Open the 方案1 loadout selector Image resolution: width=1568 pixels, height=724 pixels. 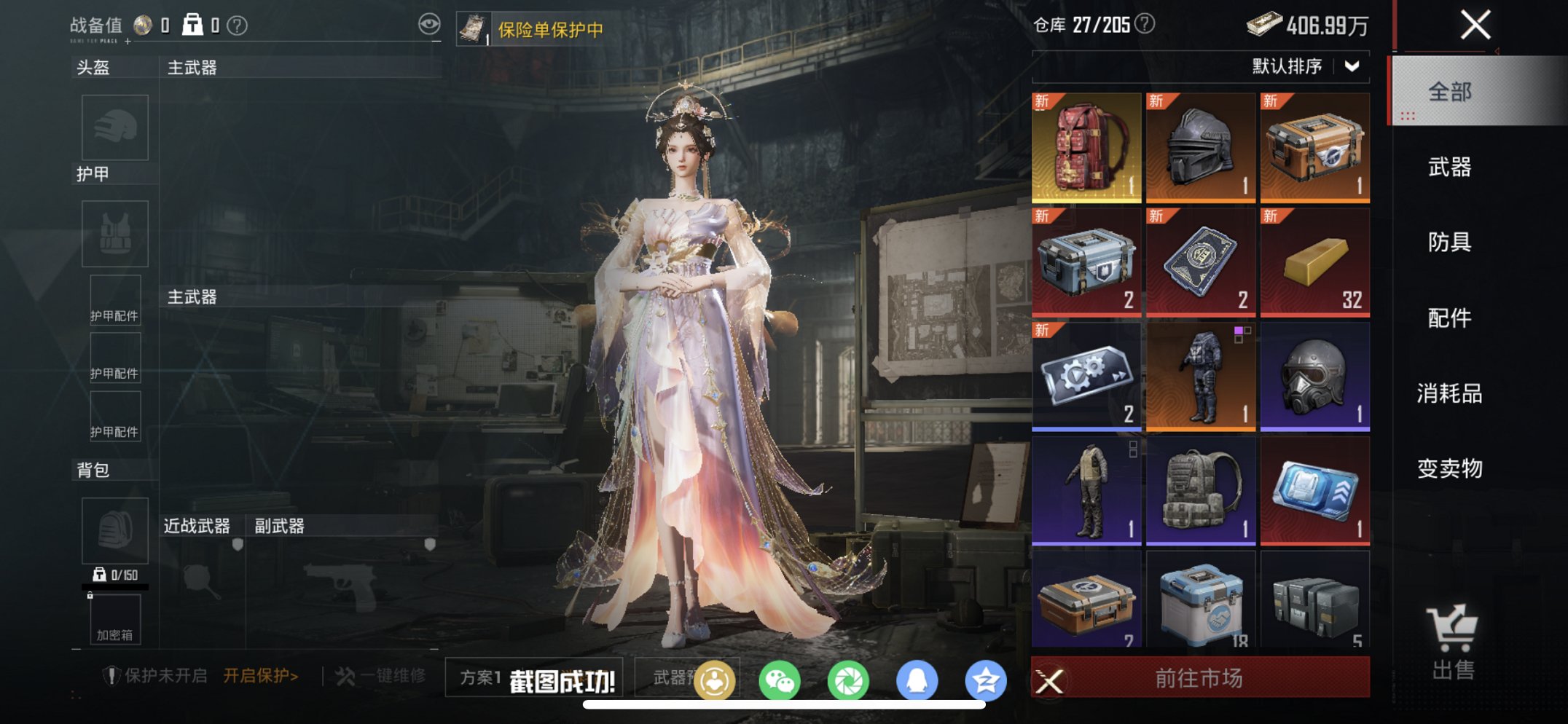point(480,677)
